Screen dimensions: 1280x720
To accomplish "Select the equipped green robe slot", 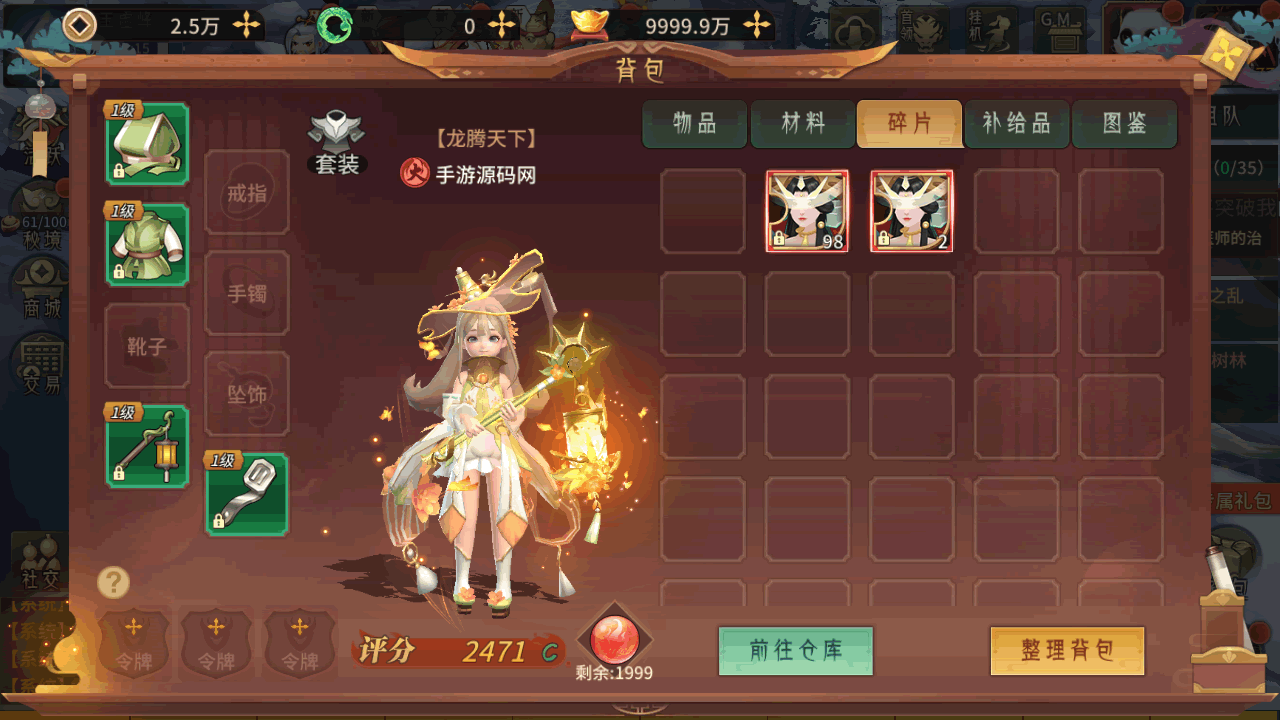I will click(147, 245).
